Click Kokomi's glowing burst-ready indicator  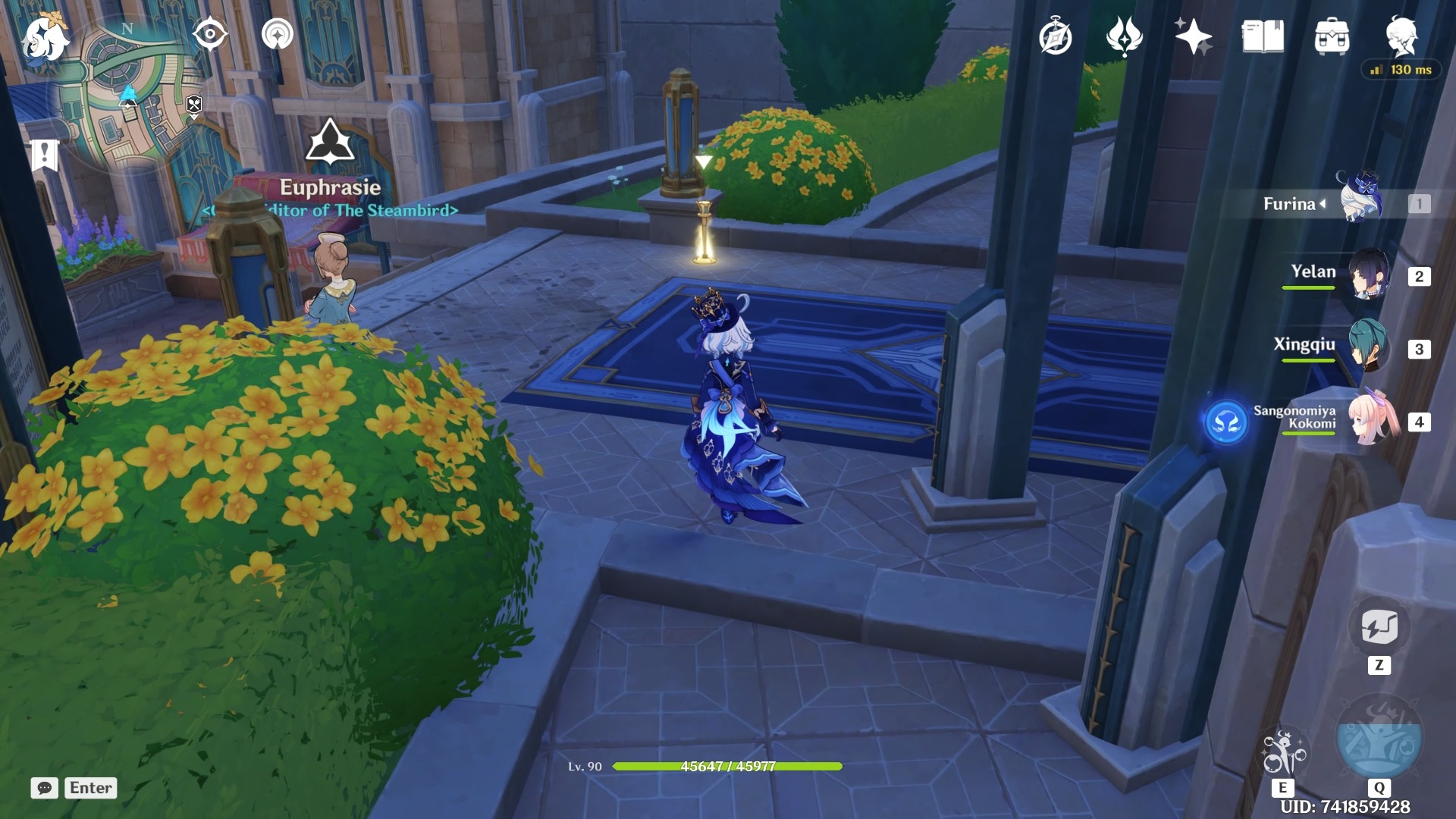(x=1228, y=422)
